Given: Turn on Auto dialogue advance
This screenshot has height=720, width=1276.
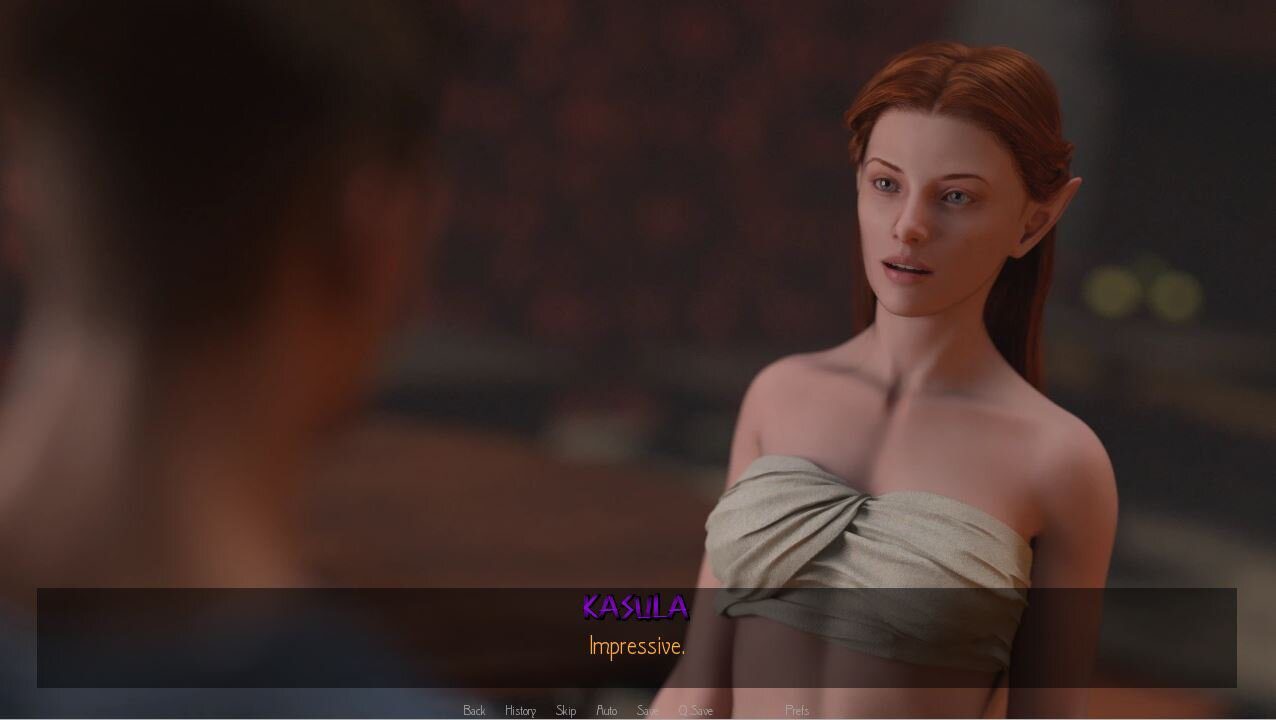Looking at the screenshot, I should [606, 710].
